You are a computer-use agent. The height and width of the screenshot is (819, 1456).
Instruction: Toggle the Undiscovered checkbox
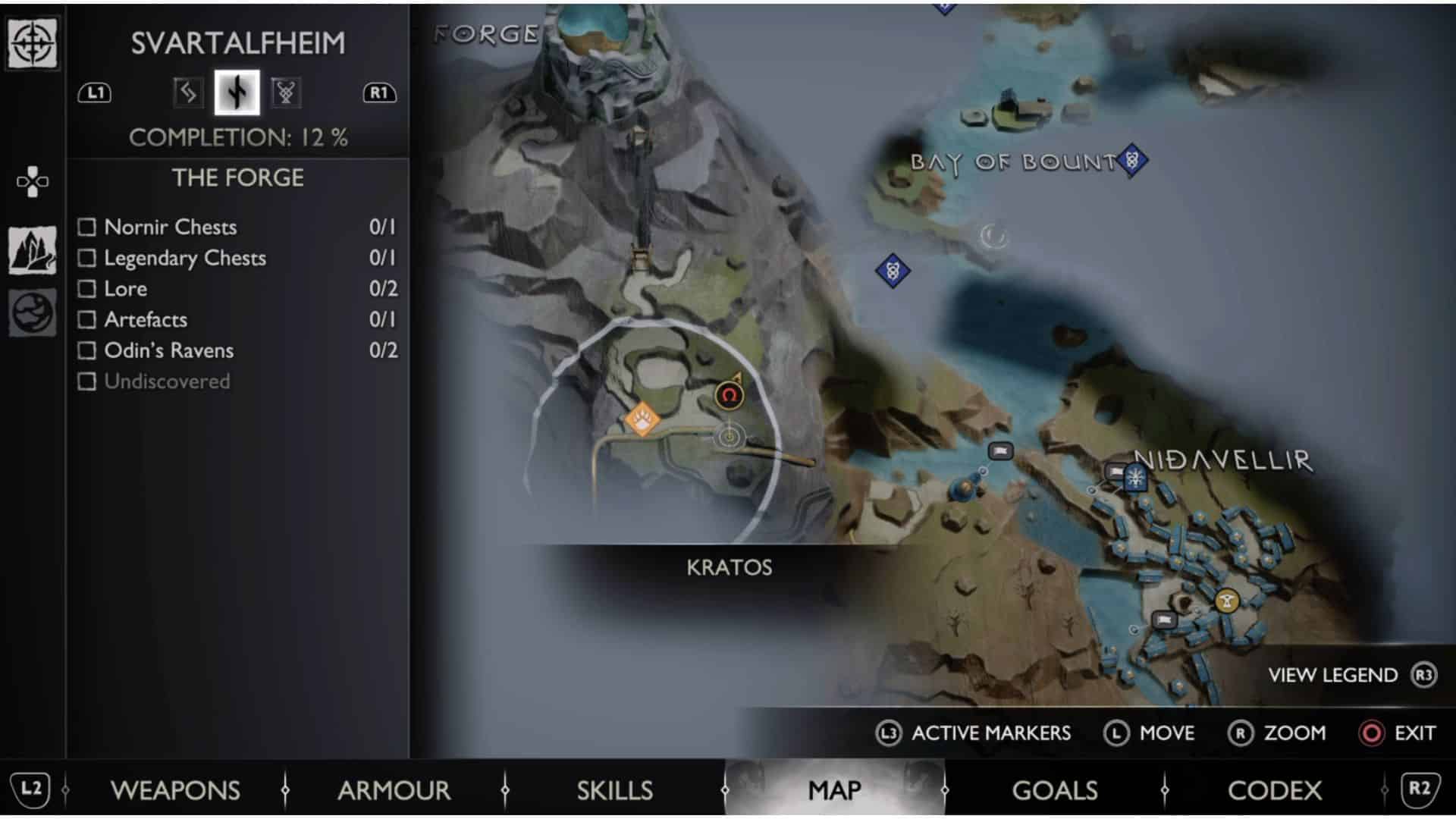pyautogui.click(x=87, y=381)
